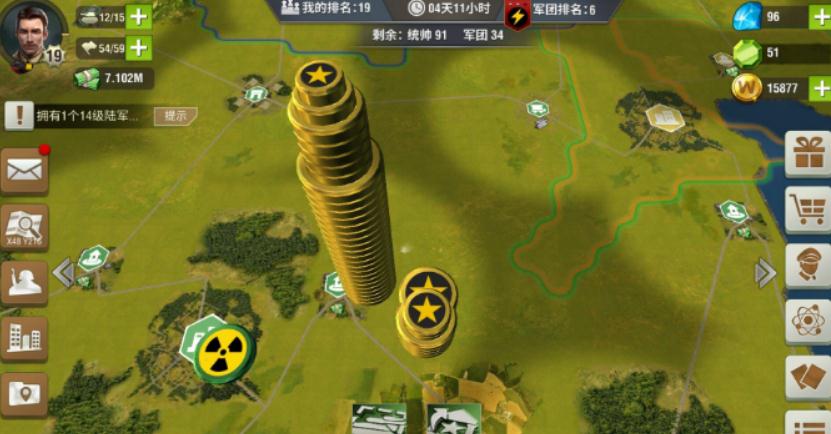Image resolution: width=831 pixels, height=434 pixels.
Task: Open the shopping cart store
Action: click(808, 209)
